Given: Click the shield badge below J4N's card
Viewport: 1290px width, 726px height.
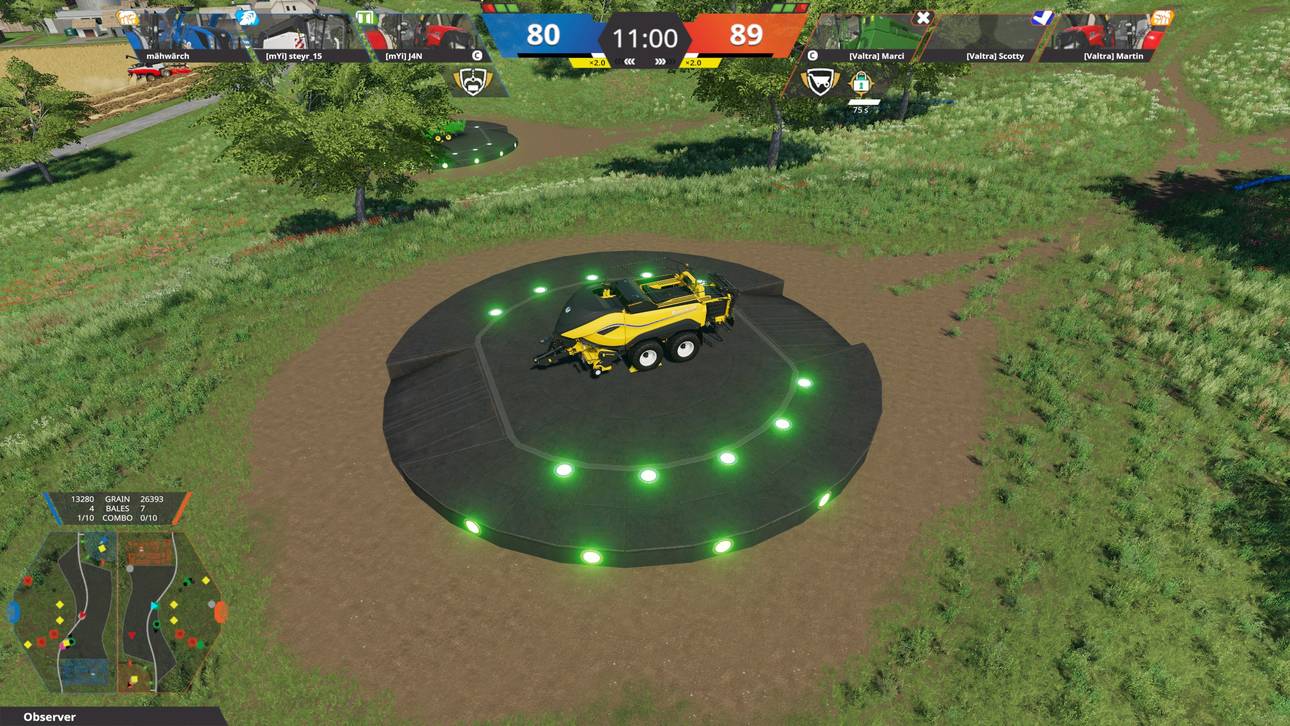Looking at the screenshot, I should pos(472,81).
